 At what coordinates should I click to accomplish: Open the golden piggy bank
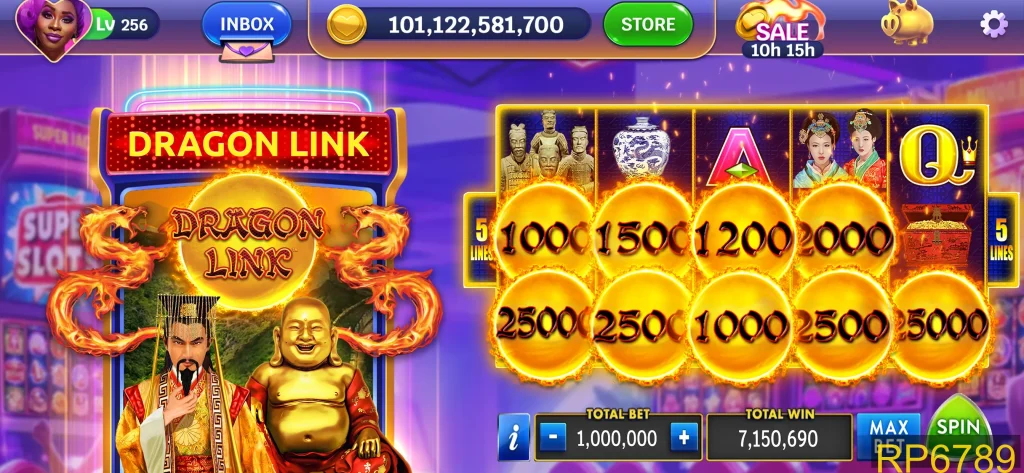pos(906,24)
